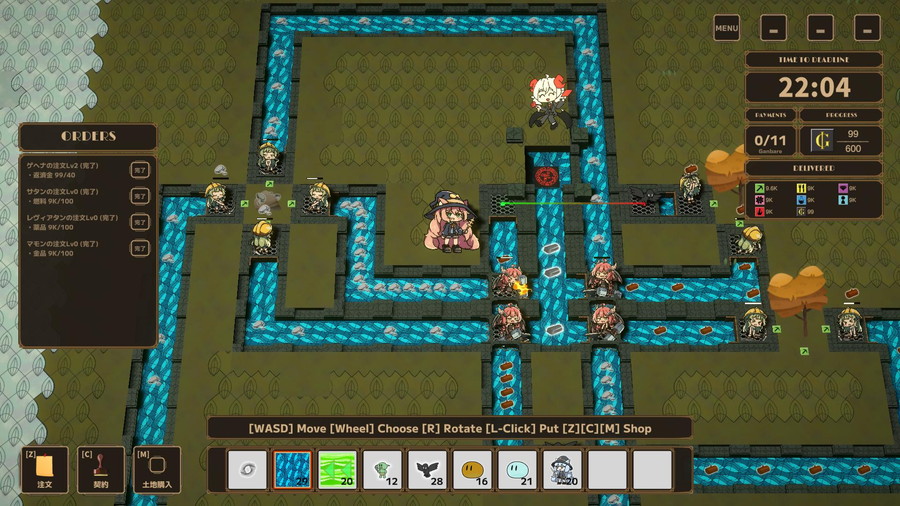
Task: Select the goblin worker hotbar slot
Action: [382, 469]
